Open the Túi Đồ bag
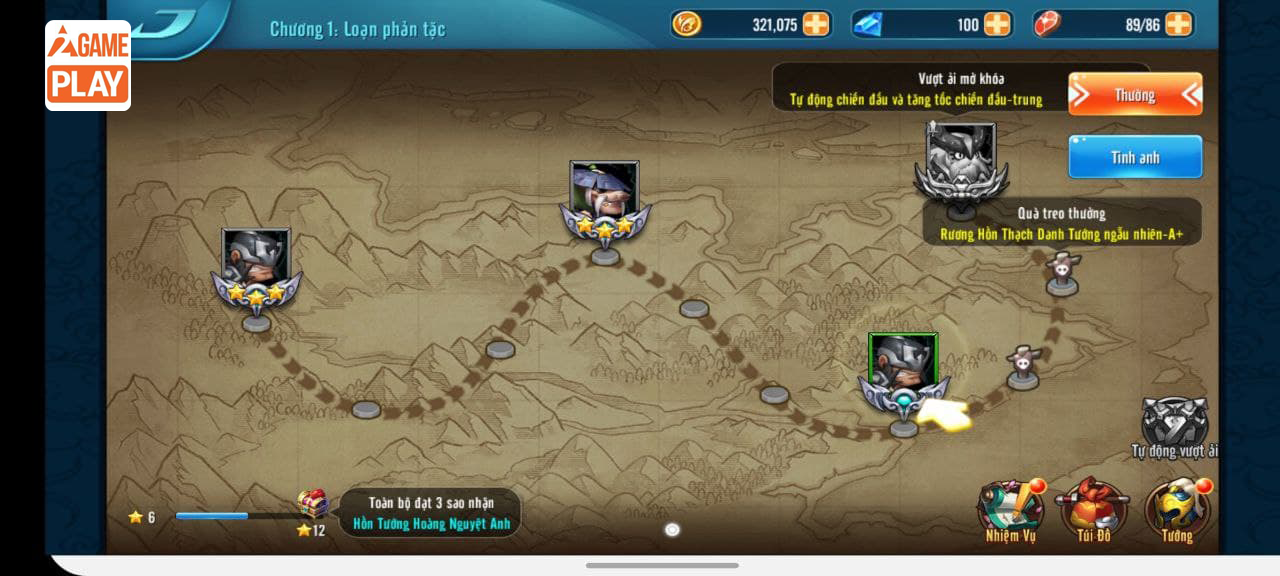 coord(1093,510)
